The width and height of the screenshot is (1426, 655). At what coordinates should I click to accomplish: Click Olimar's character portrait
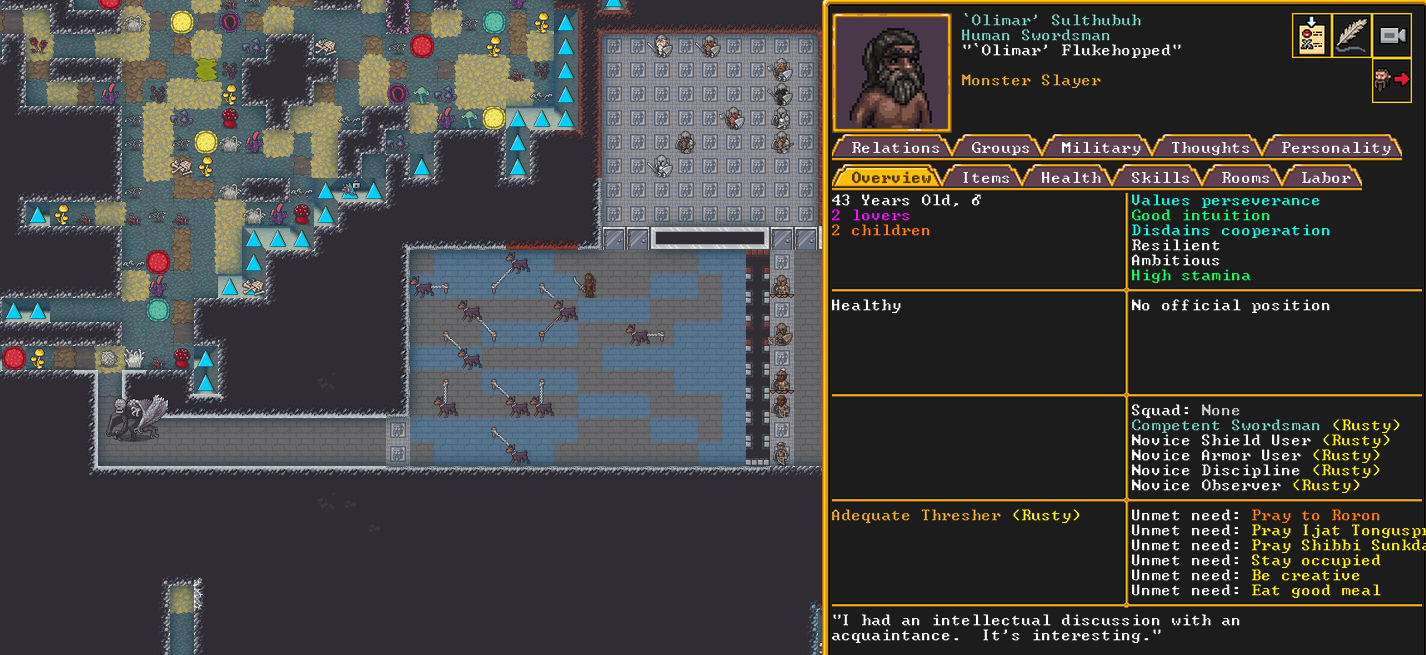coord(891,73)
